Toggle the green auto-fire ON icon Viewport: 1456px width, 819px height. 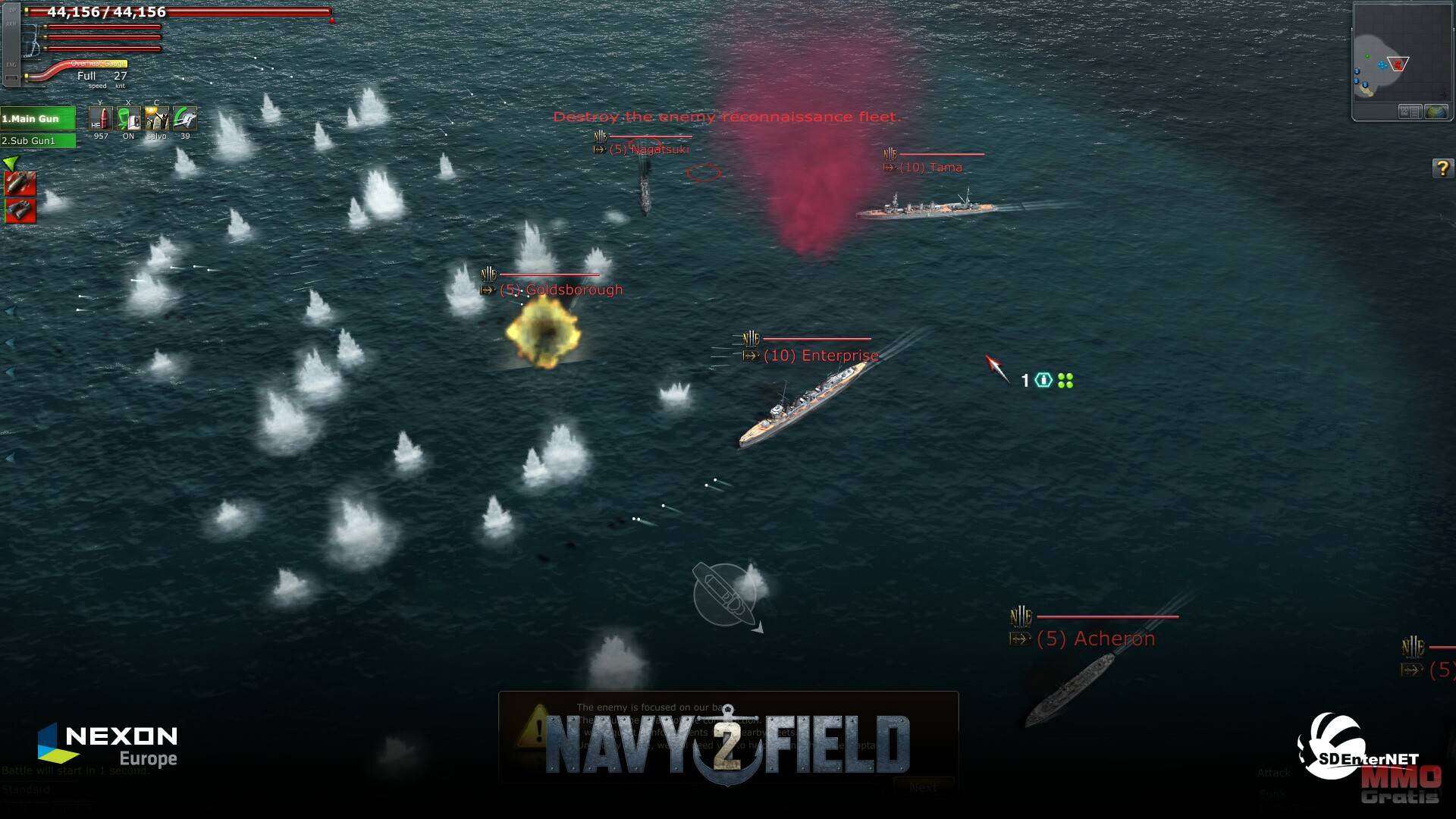(x=128, y=118)
